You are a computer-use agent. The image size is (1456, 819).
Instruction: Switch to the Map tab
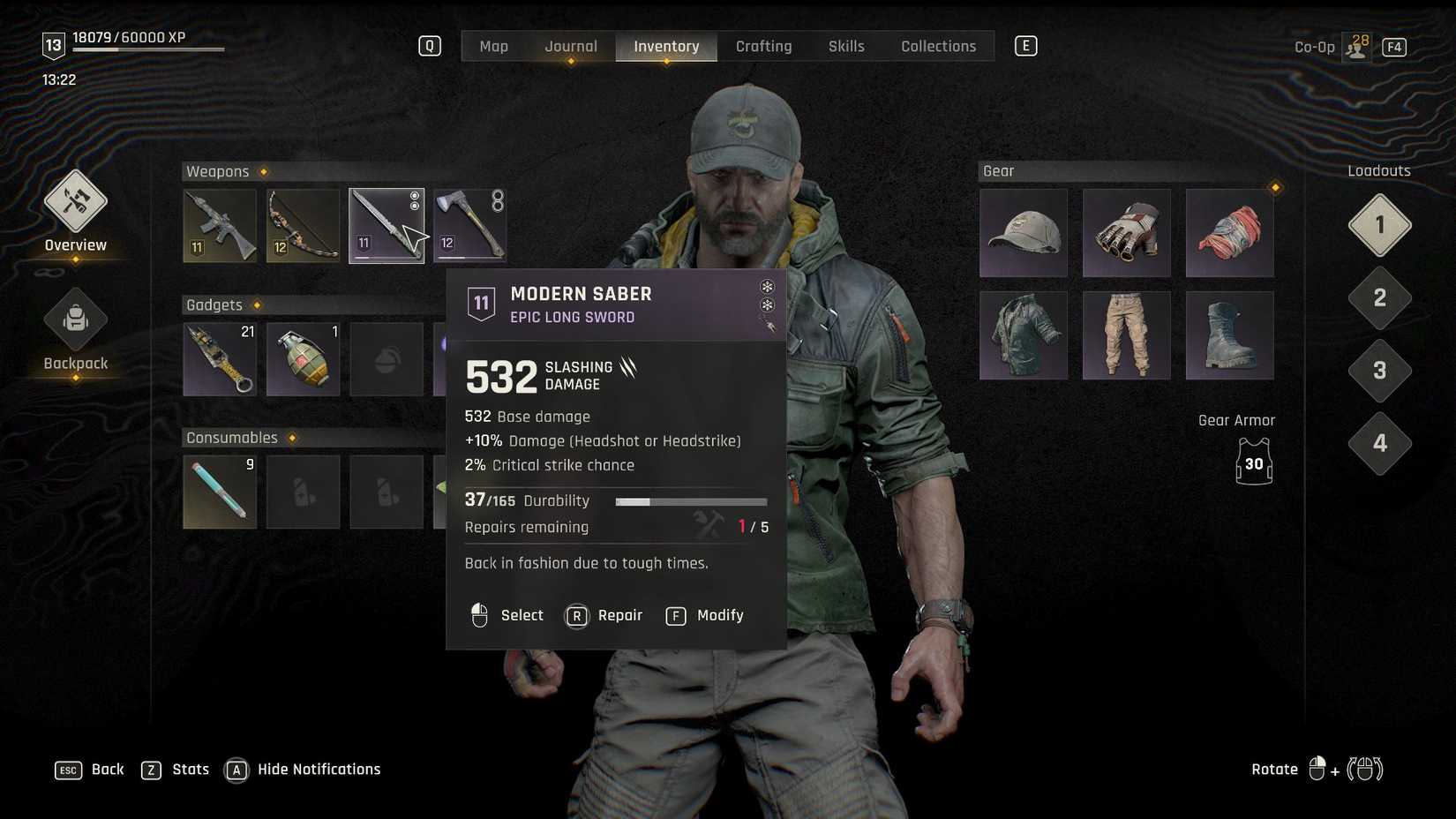pyautogui.click(x=493, y=46)
